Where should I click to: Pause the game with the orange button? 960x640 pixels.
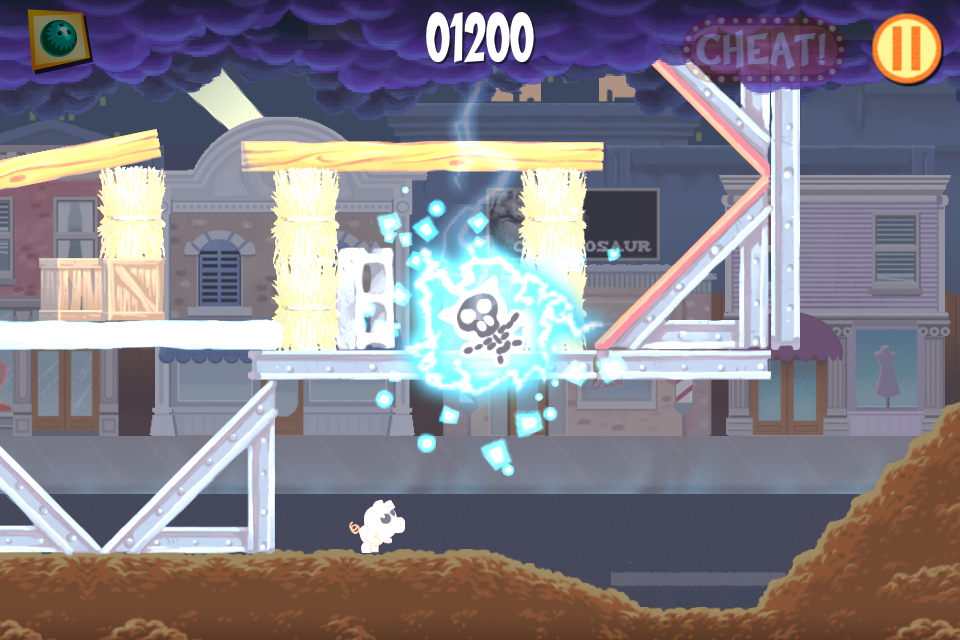tap(907, 47)
